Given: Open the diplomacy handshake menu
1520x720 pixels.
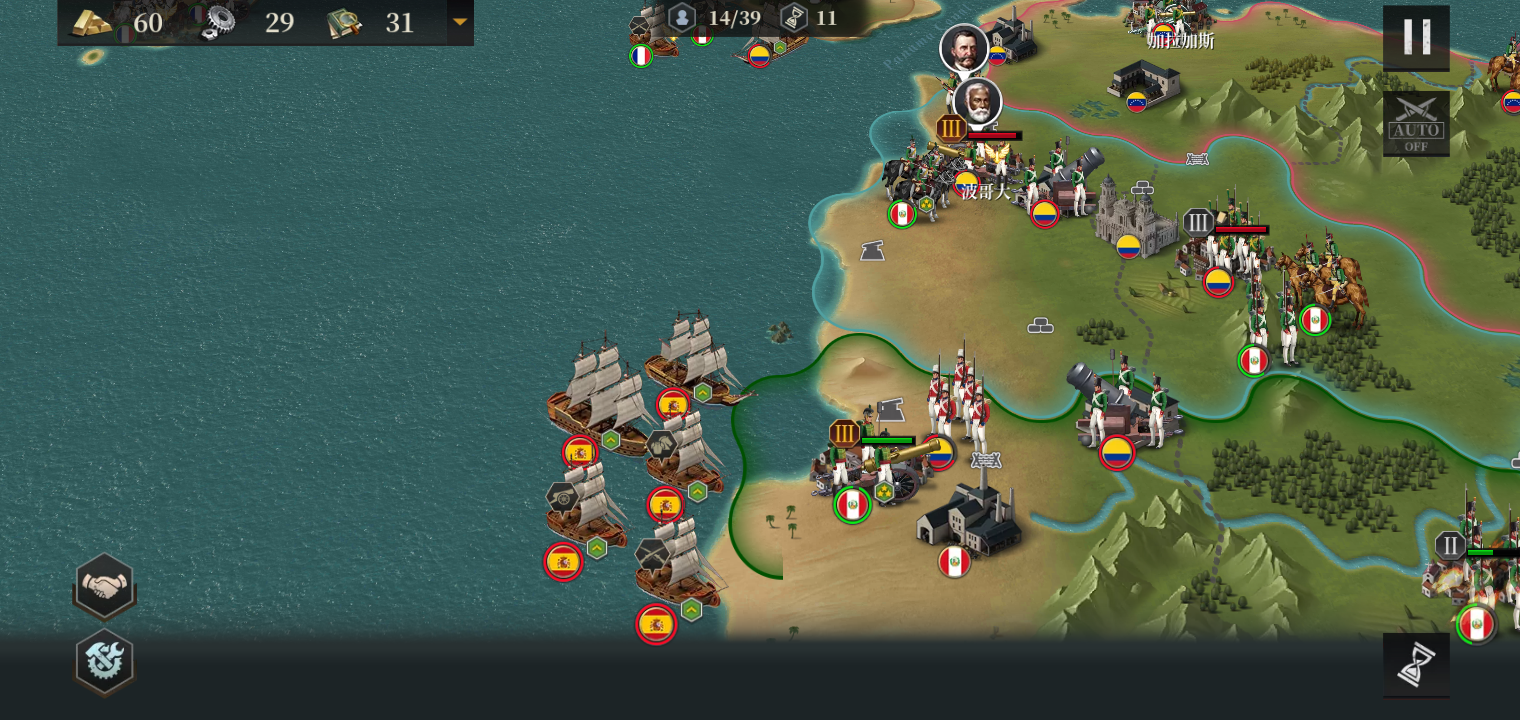Looking at the screenshot, I should pyautogui.click(x=104, y=586).
